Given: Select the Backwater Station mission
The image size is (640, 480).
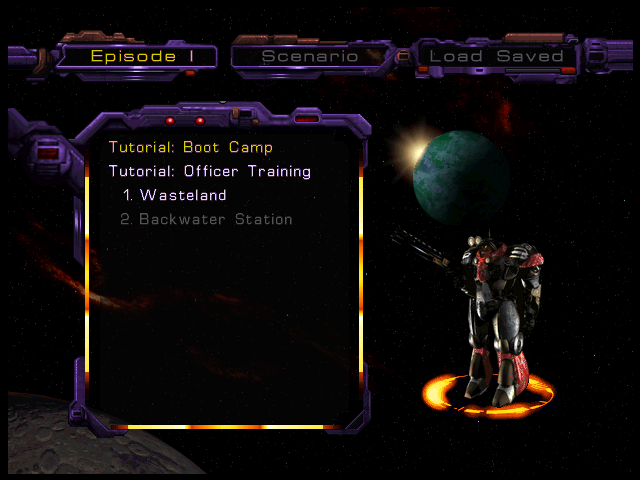Looking at the screenshot, I should 206,219.
